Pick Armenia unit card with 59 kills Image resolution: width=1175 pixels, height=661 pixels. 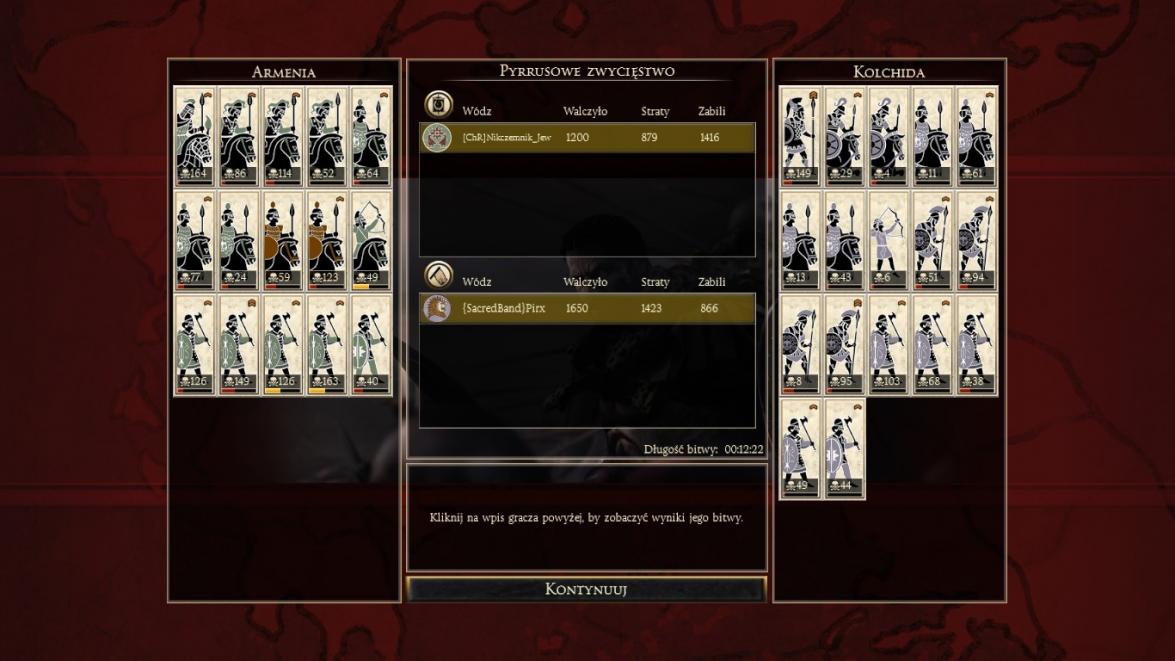tap(282, 240)
